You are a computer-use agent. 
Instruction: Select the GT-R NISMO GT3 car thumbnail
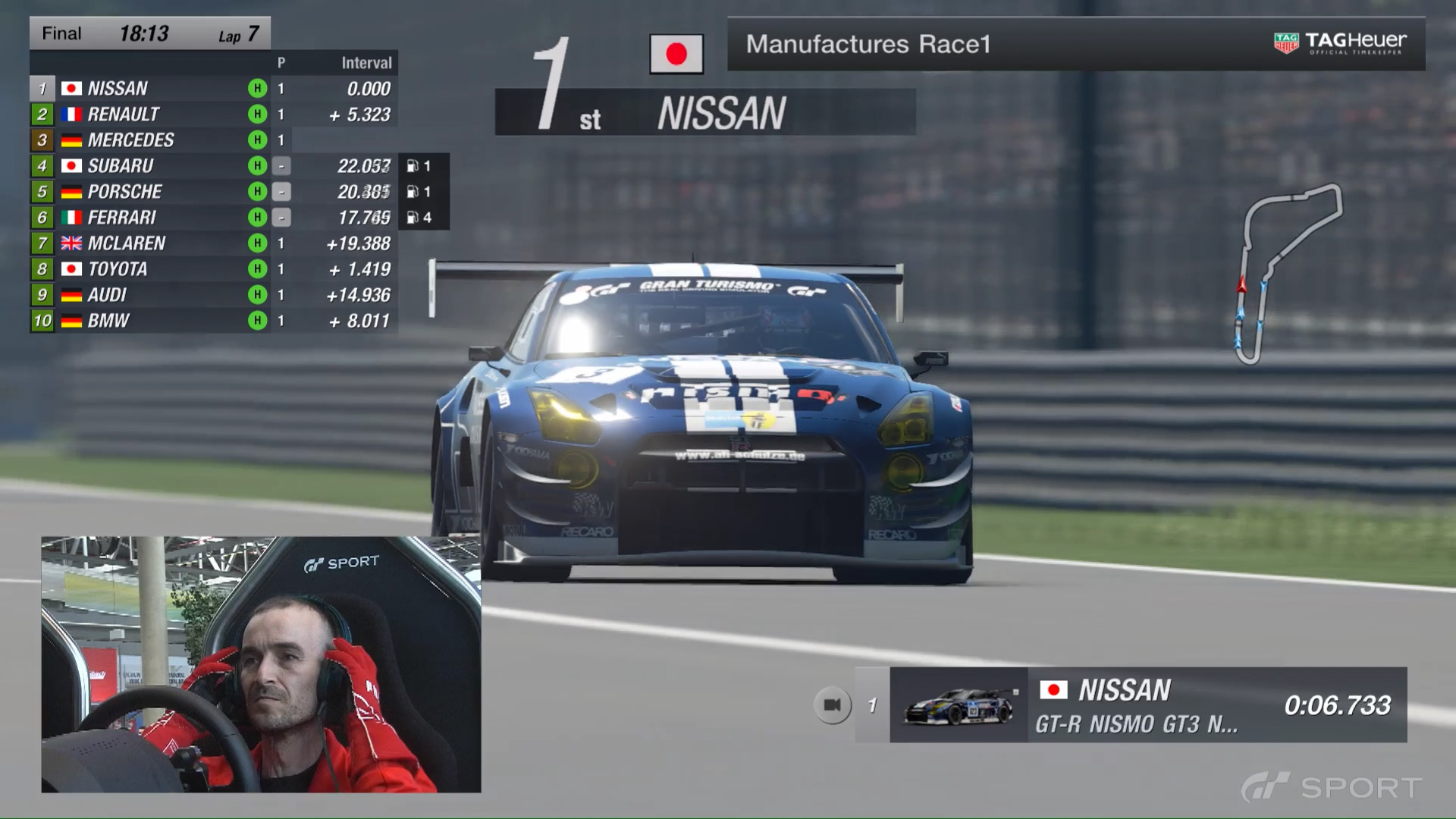click(959, 705)
